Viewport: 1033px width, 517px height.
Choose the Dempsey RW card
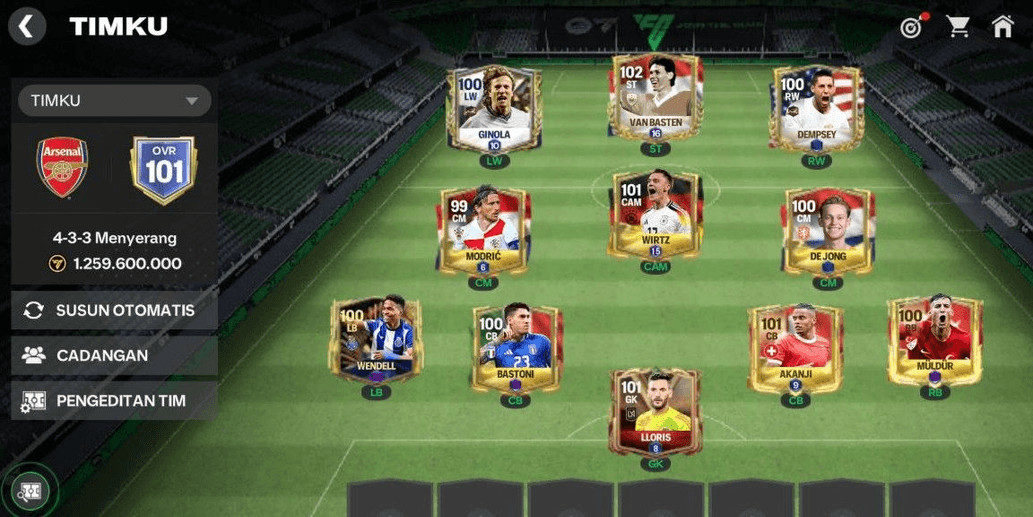click(817, 108)
